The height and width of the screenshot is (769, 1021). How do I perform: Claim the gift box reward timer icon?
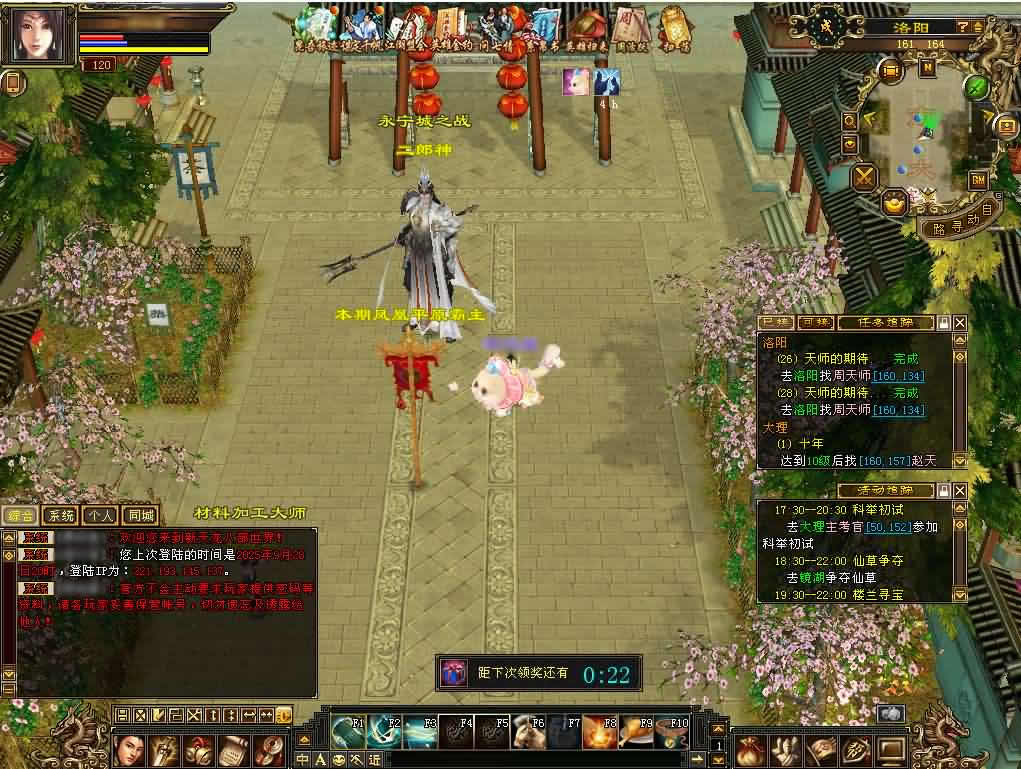click(x=453, y=673)
